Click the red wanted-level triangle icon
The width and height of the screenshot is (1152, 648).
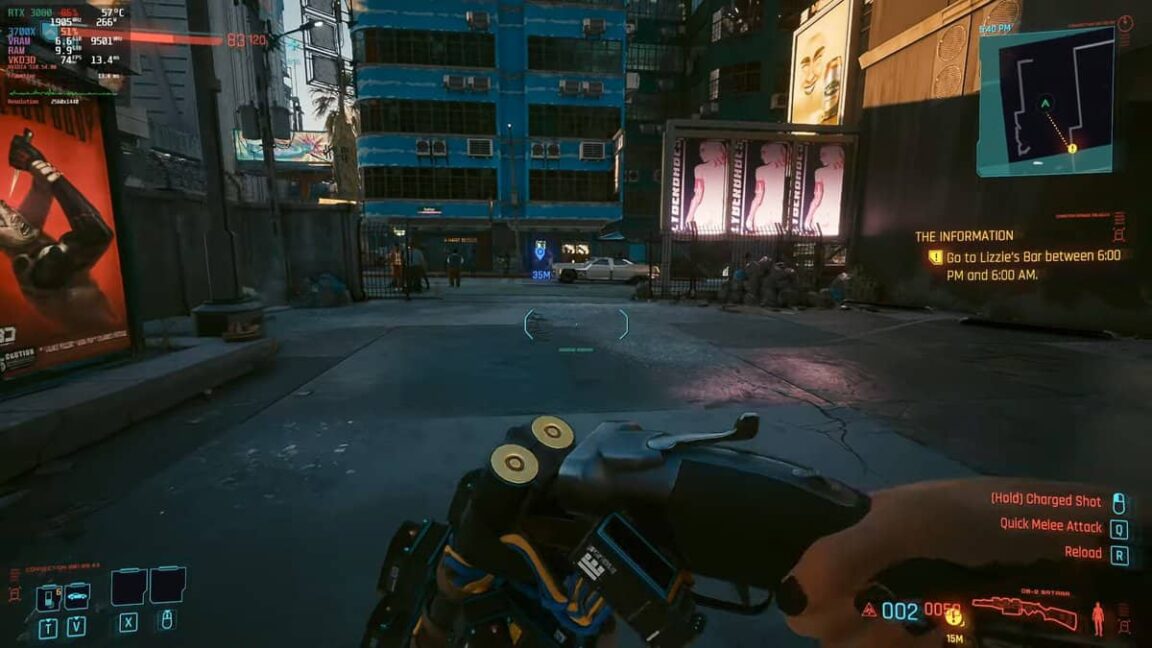(869, 609)
